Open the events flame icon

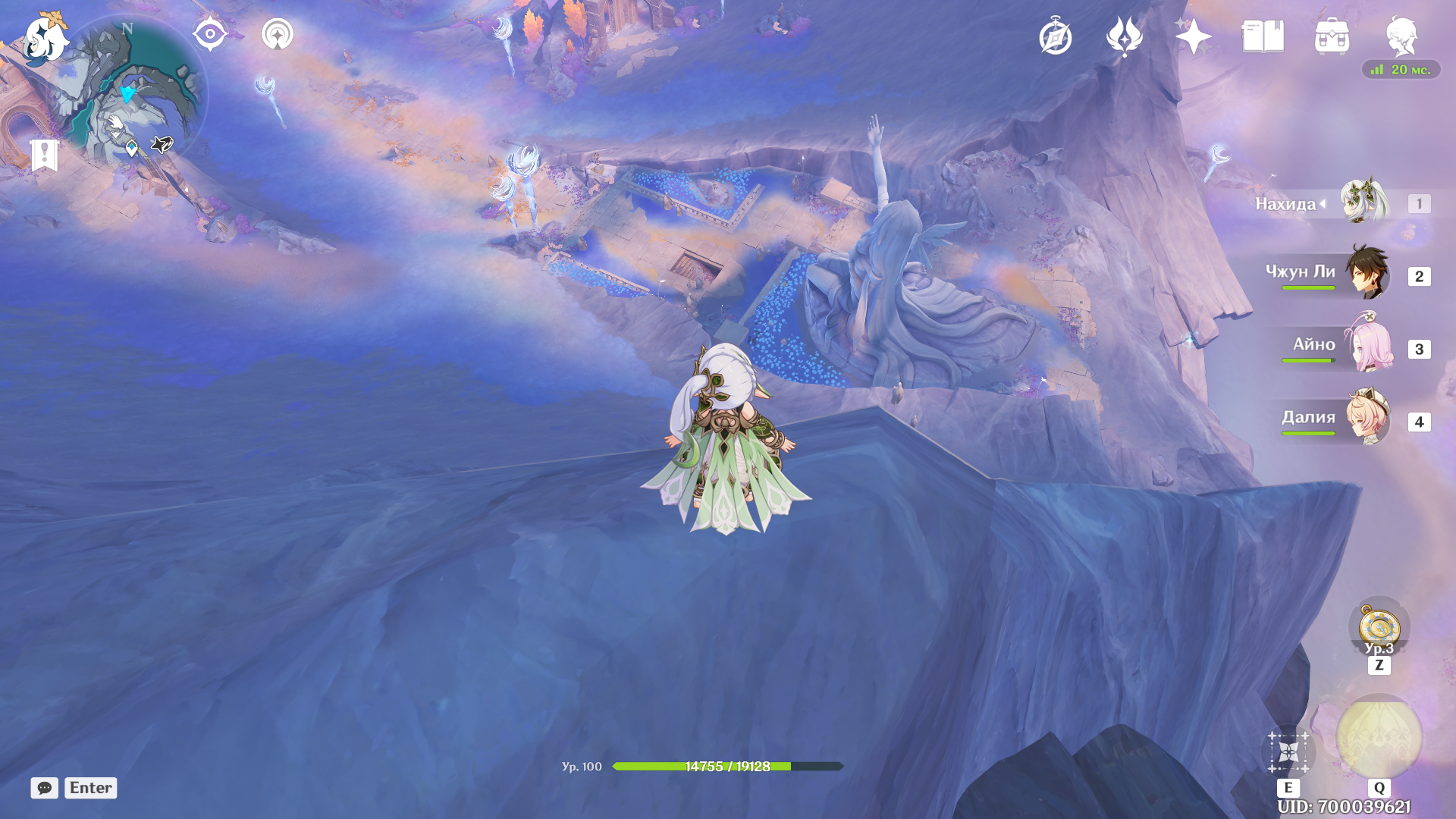pos(1125,36)
